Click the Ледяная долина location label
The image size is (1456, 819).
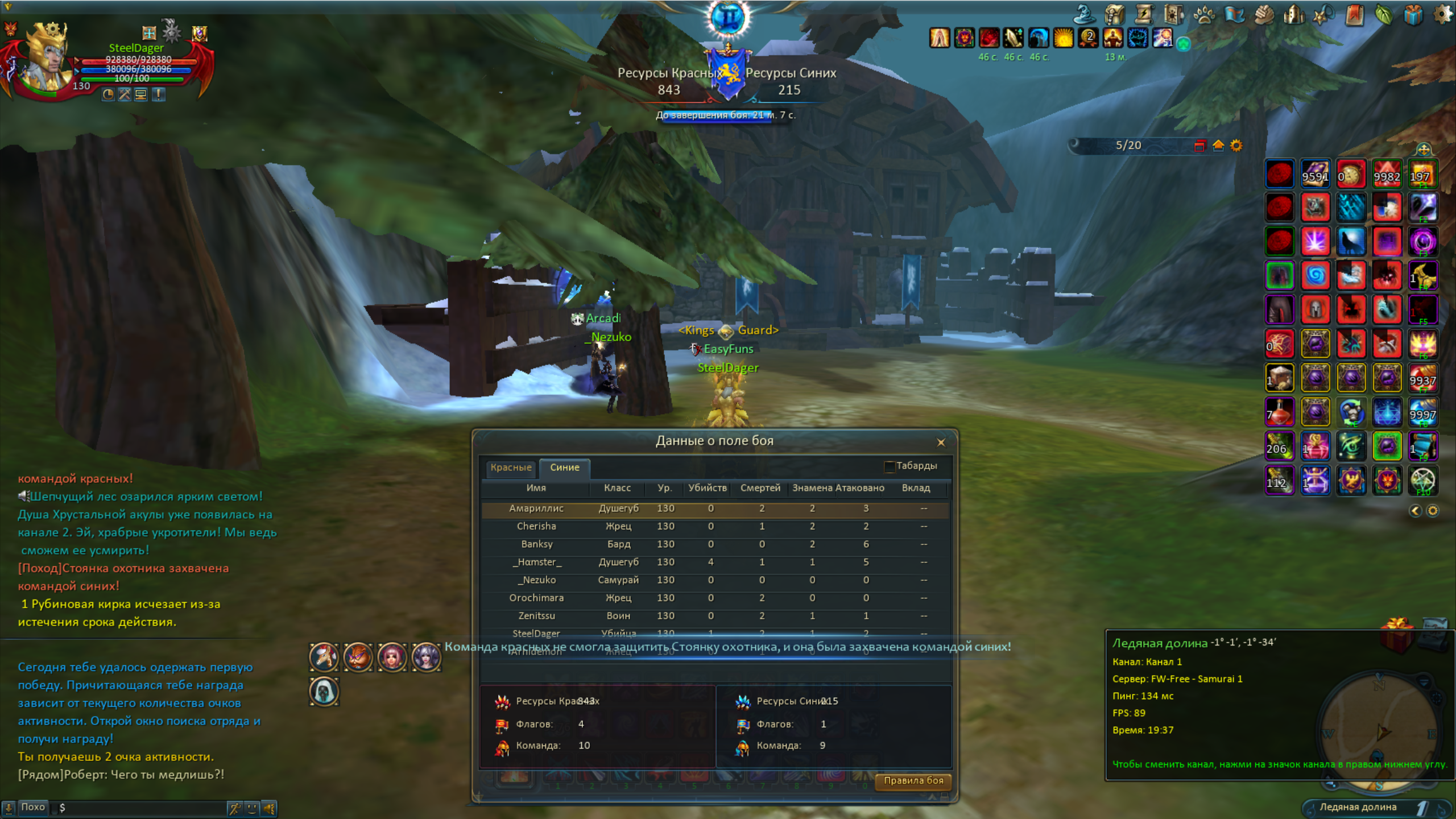coord(1357,807)
